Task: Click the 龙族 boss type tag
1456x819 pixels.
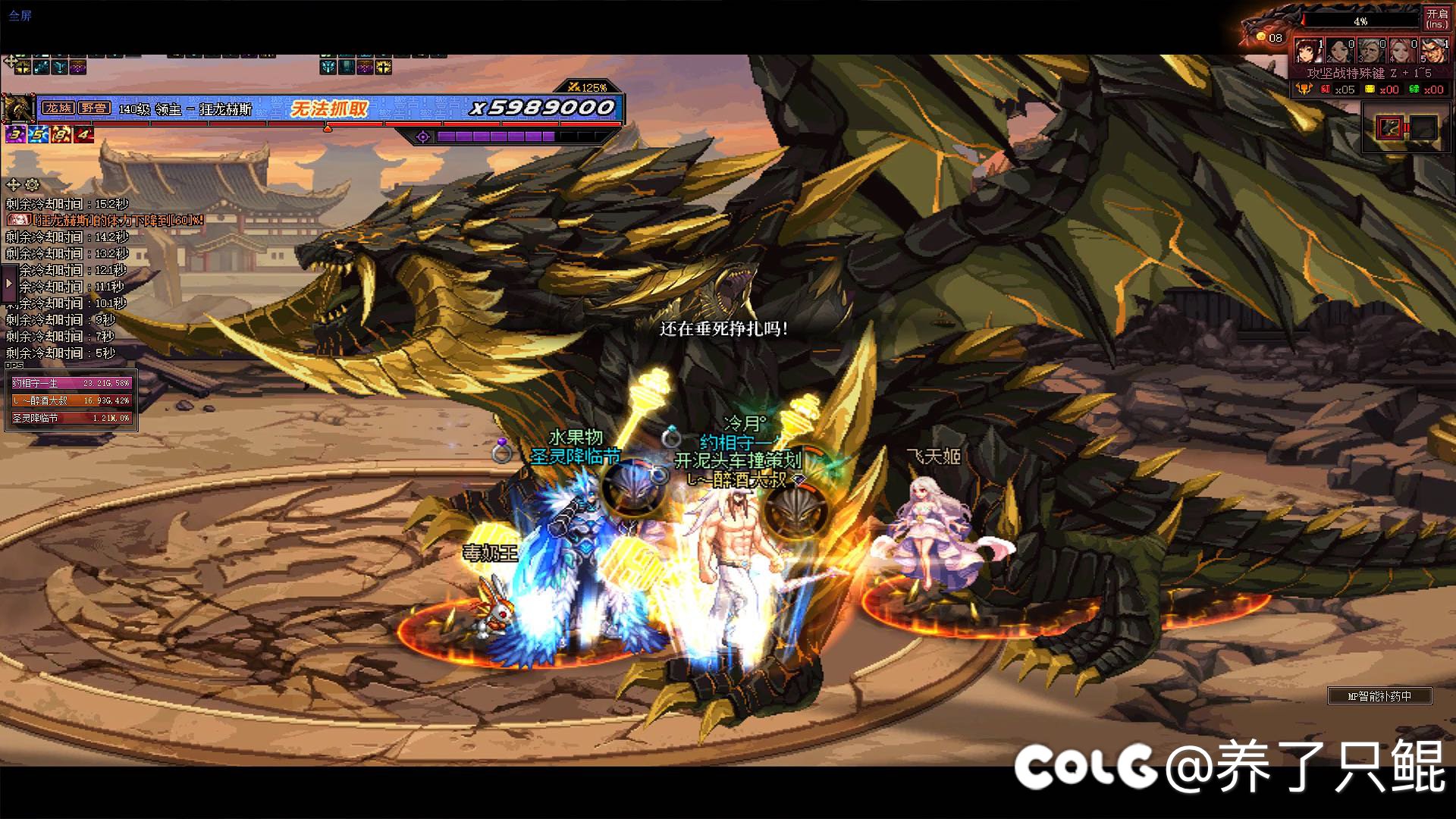Action: pos(58,108)
